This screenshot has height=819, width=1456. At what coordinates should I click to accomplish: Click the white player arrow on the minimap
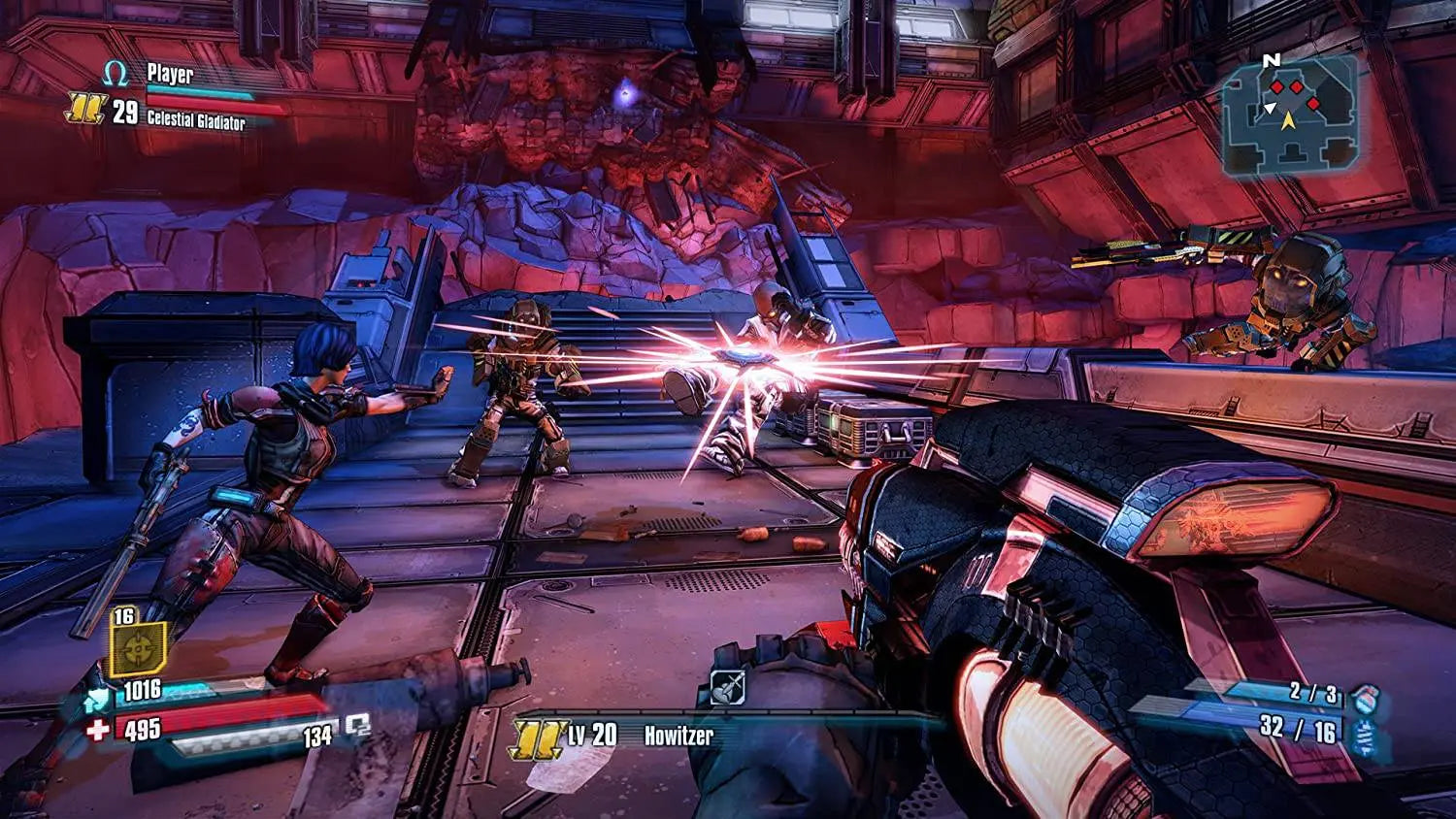pos(1271,108)
